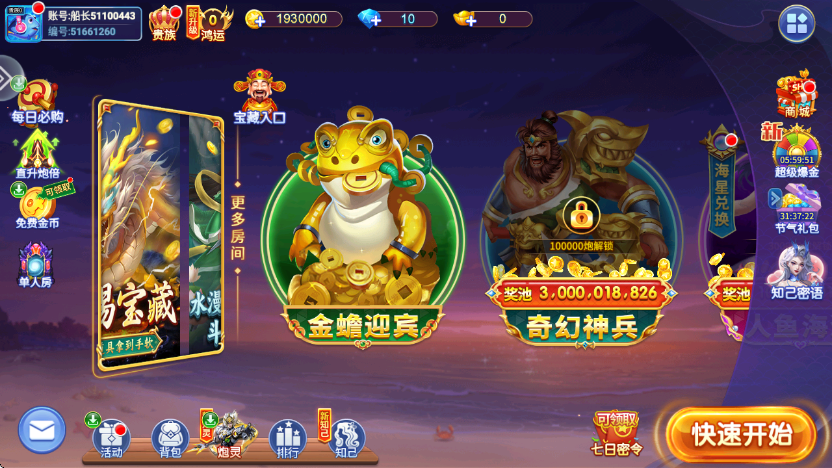The image size is (832, 468).
Task: Open the 背包 backpack
Action: point(170,437)
